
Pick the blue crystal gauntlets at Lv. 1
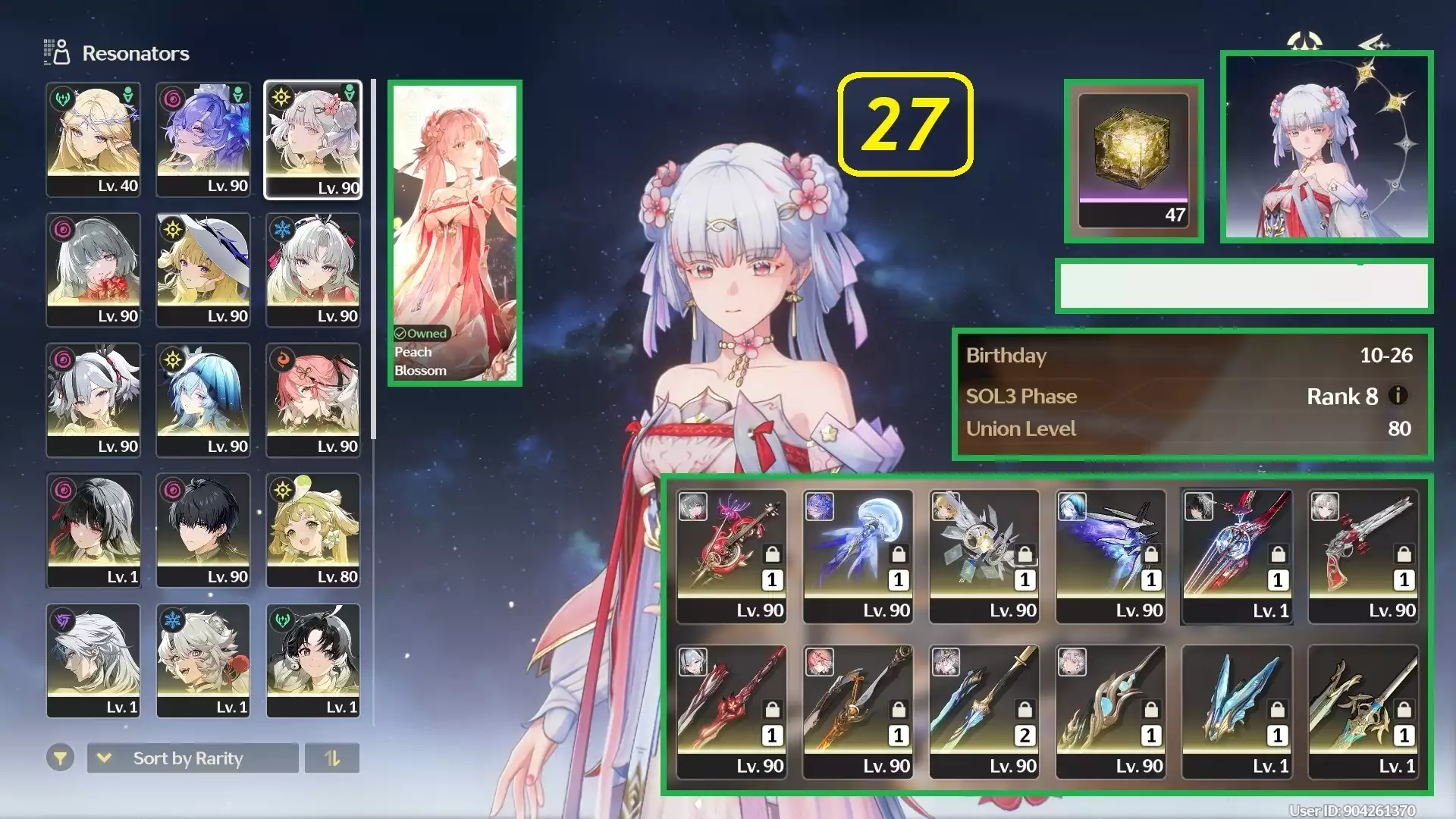click(1236, 711)
